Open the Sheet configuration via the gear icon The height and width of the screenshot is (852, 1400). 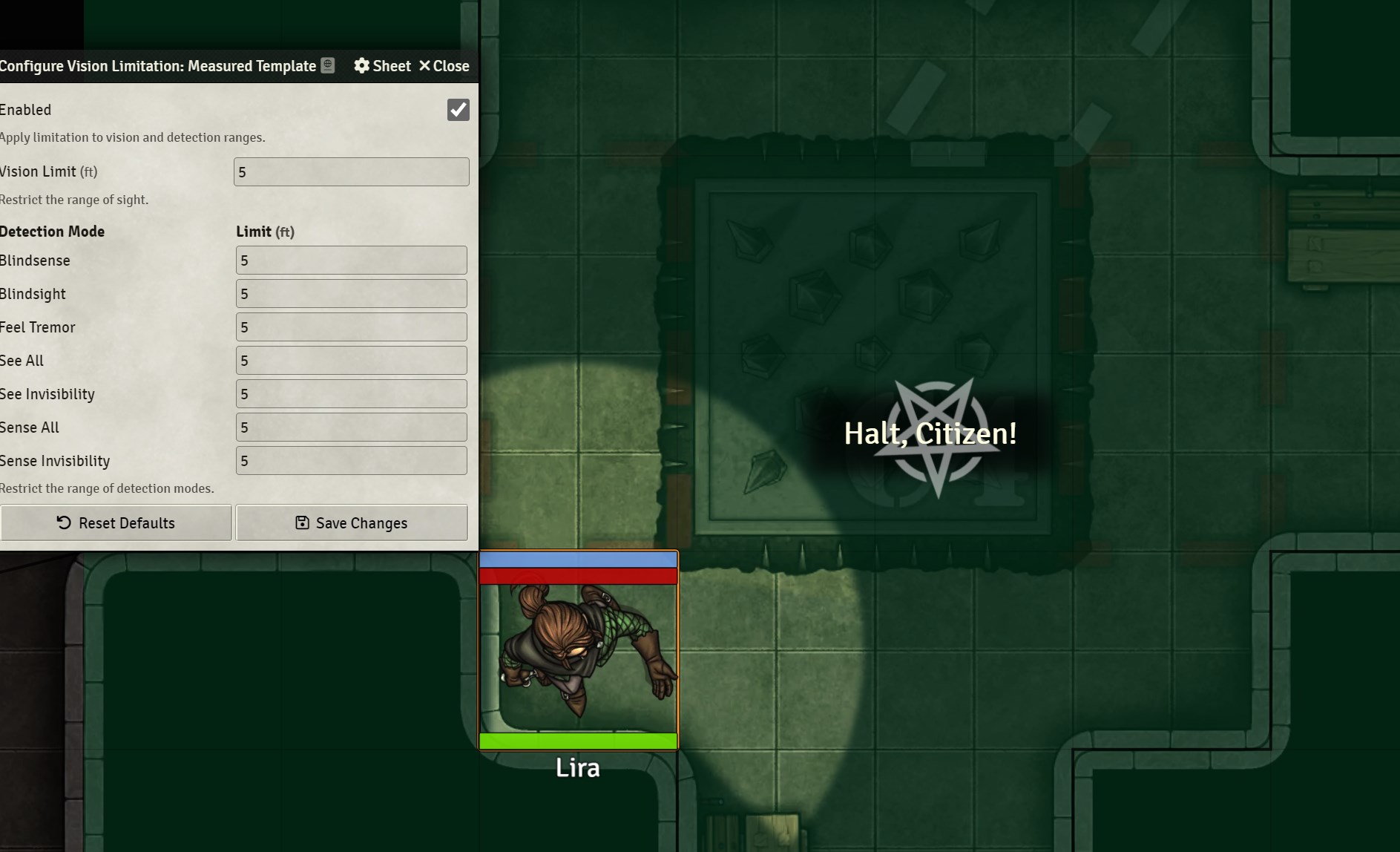(381, 66)
